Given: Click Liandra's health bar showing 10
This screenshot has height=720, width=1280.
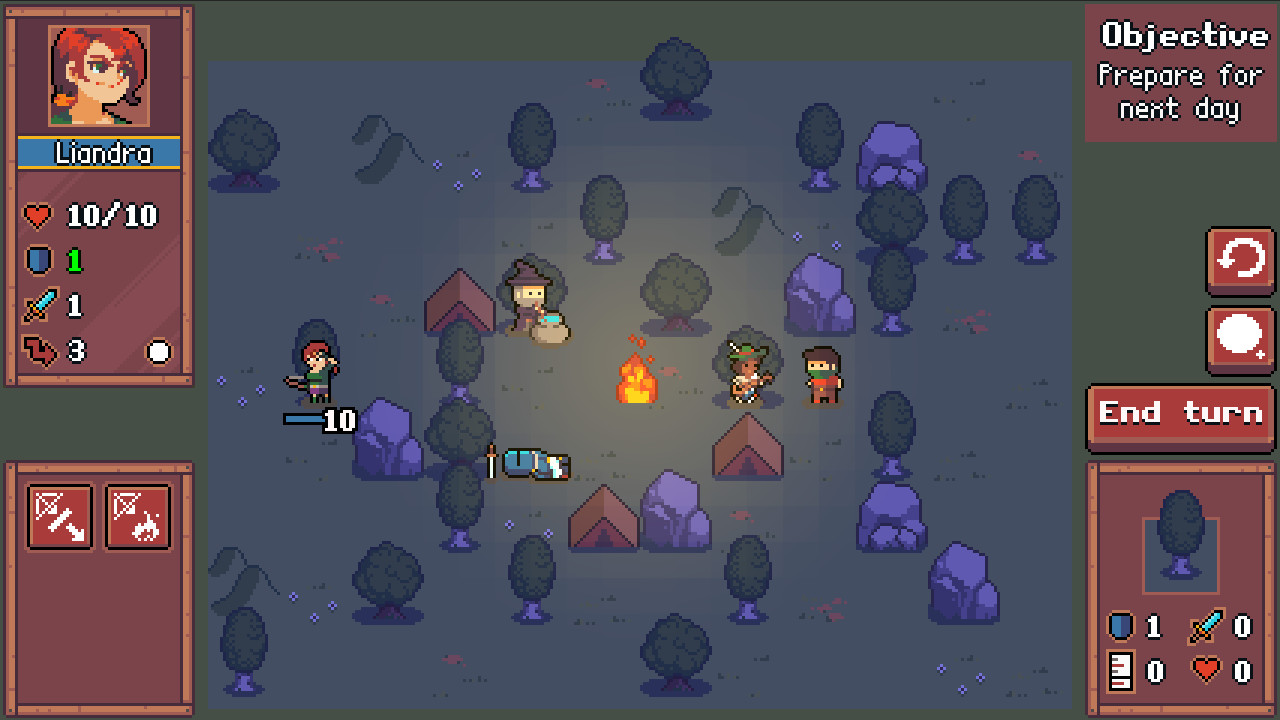Looking at the screenshot, I should (x=318, y=421).
